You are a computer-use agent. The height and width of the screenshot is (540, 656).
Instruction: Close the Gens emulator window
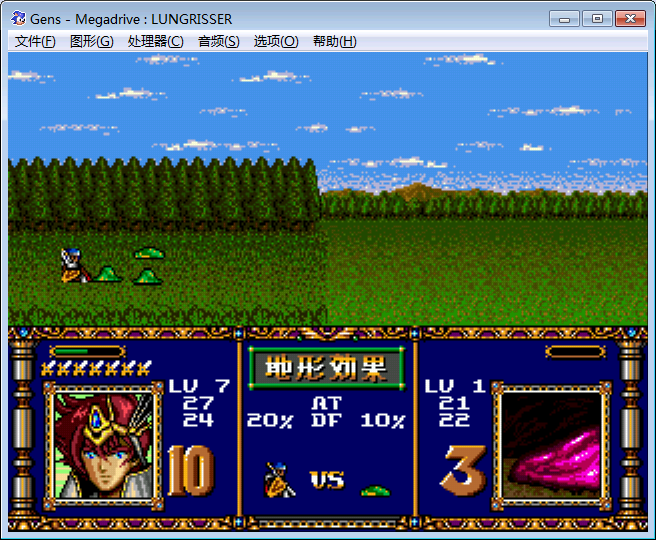pyautogui.click(x=628, y=18)
